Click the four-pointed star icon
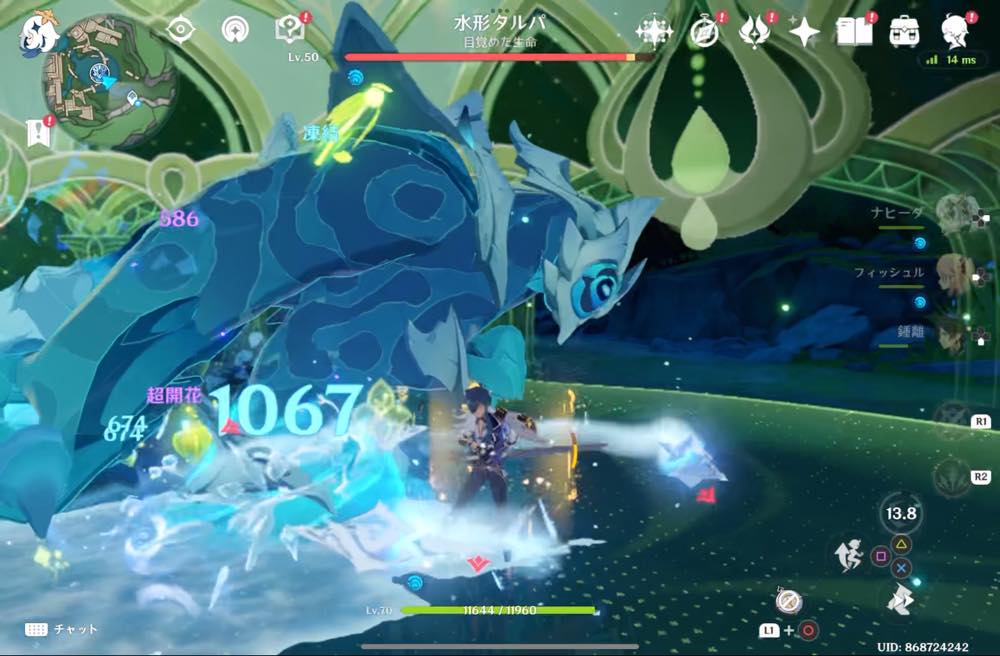The width and height of the screenshot is (1000, 656). coord(803,32)
